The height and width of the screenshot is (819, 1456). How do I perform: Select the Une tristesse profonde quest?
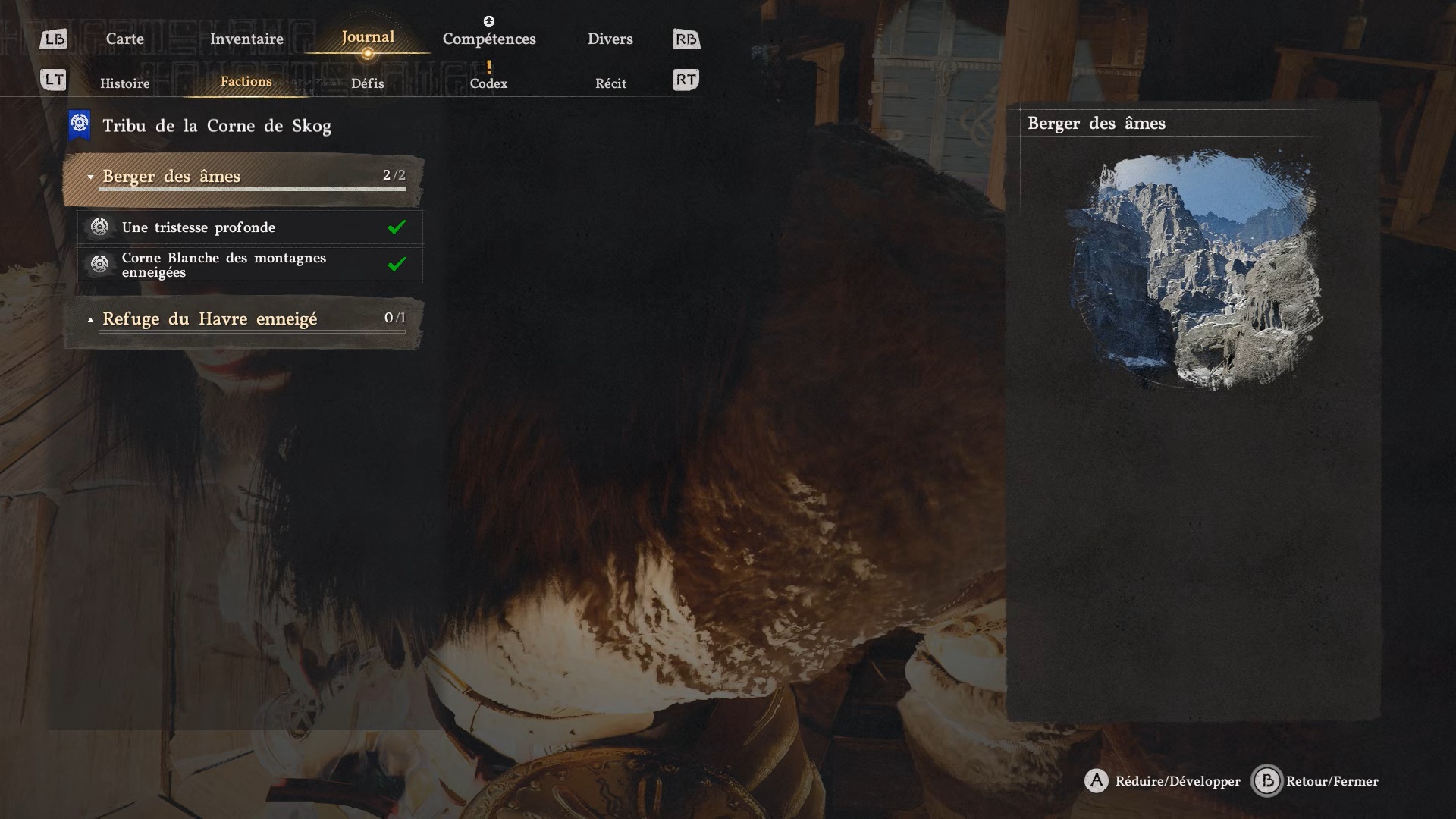point(250,227)
